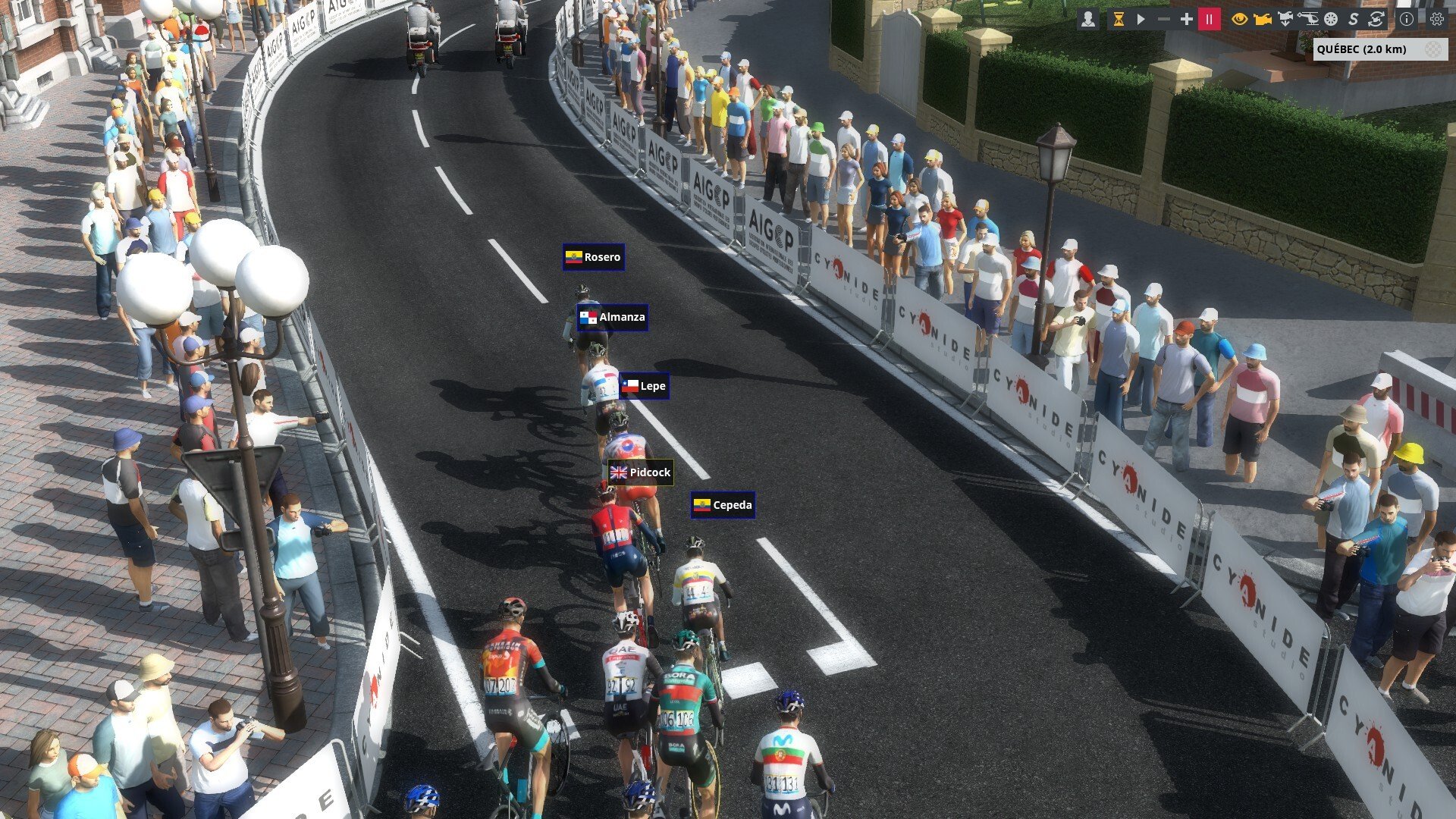Cycle cameras with the rotating arrows icon
The height and width of the screenshot is (819, 1456).
tap(1376, 19)
